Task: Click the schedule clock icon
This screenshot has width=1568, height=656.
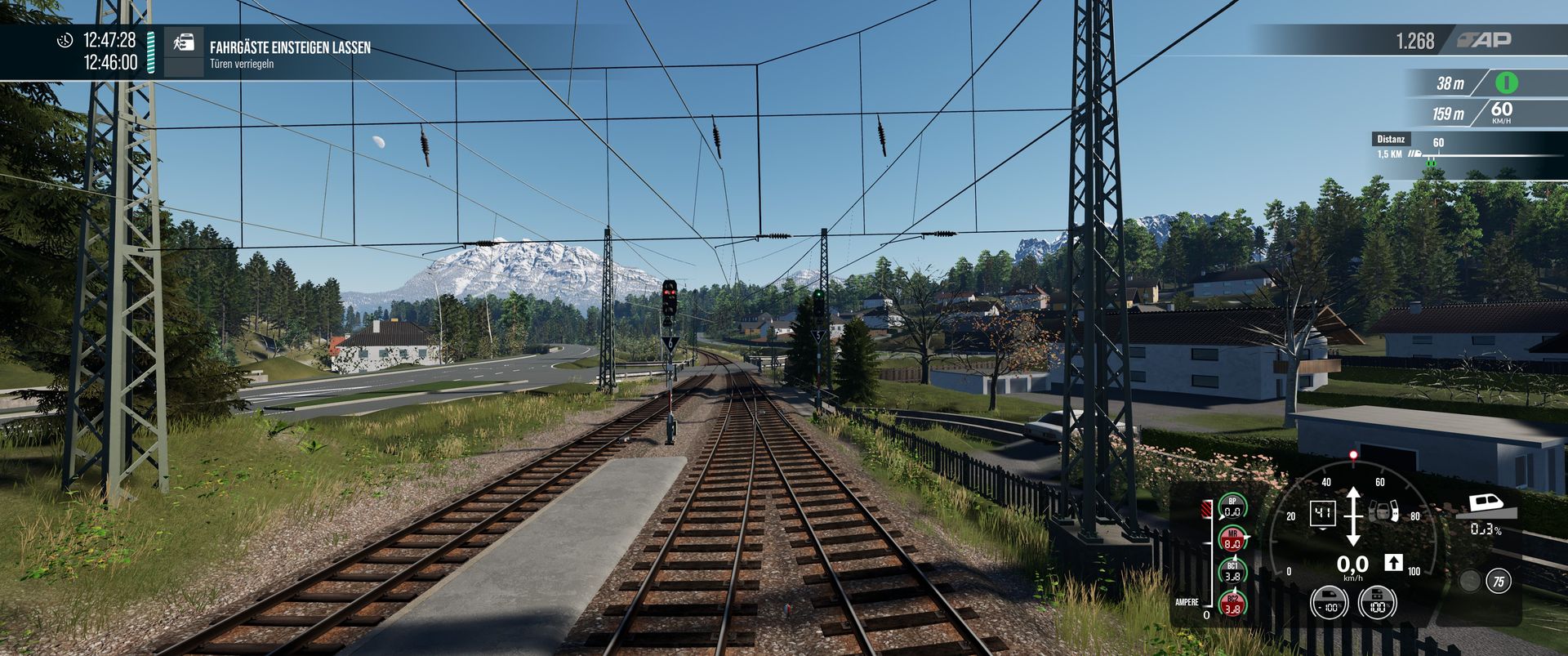Action: tap(65, 40)
